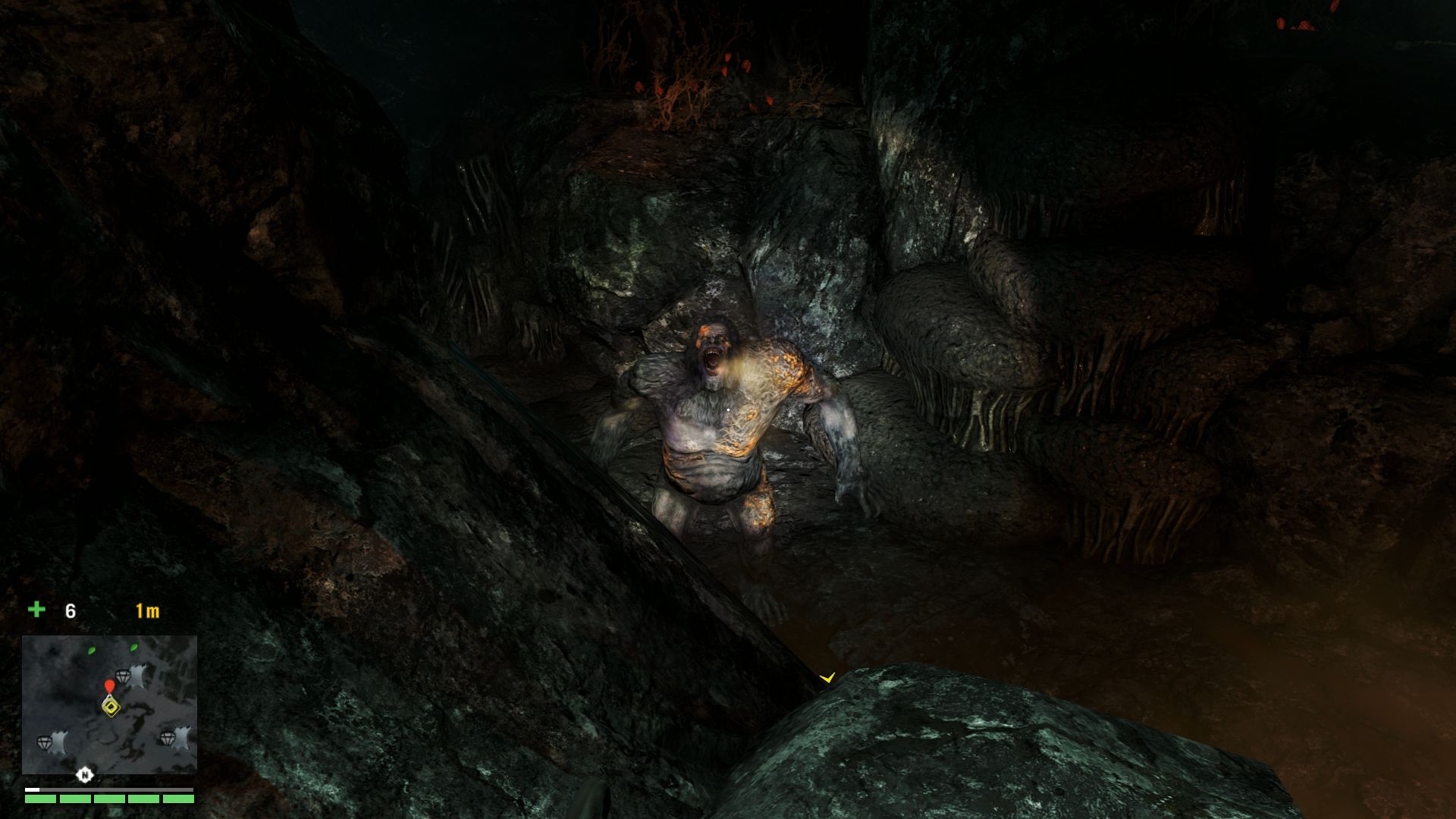Click the north compass indicator below minimap
The image size is (1456, 819).
85,774
